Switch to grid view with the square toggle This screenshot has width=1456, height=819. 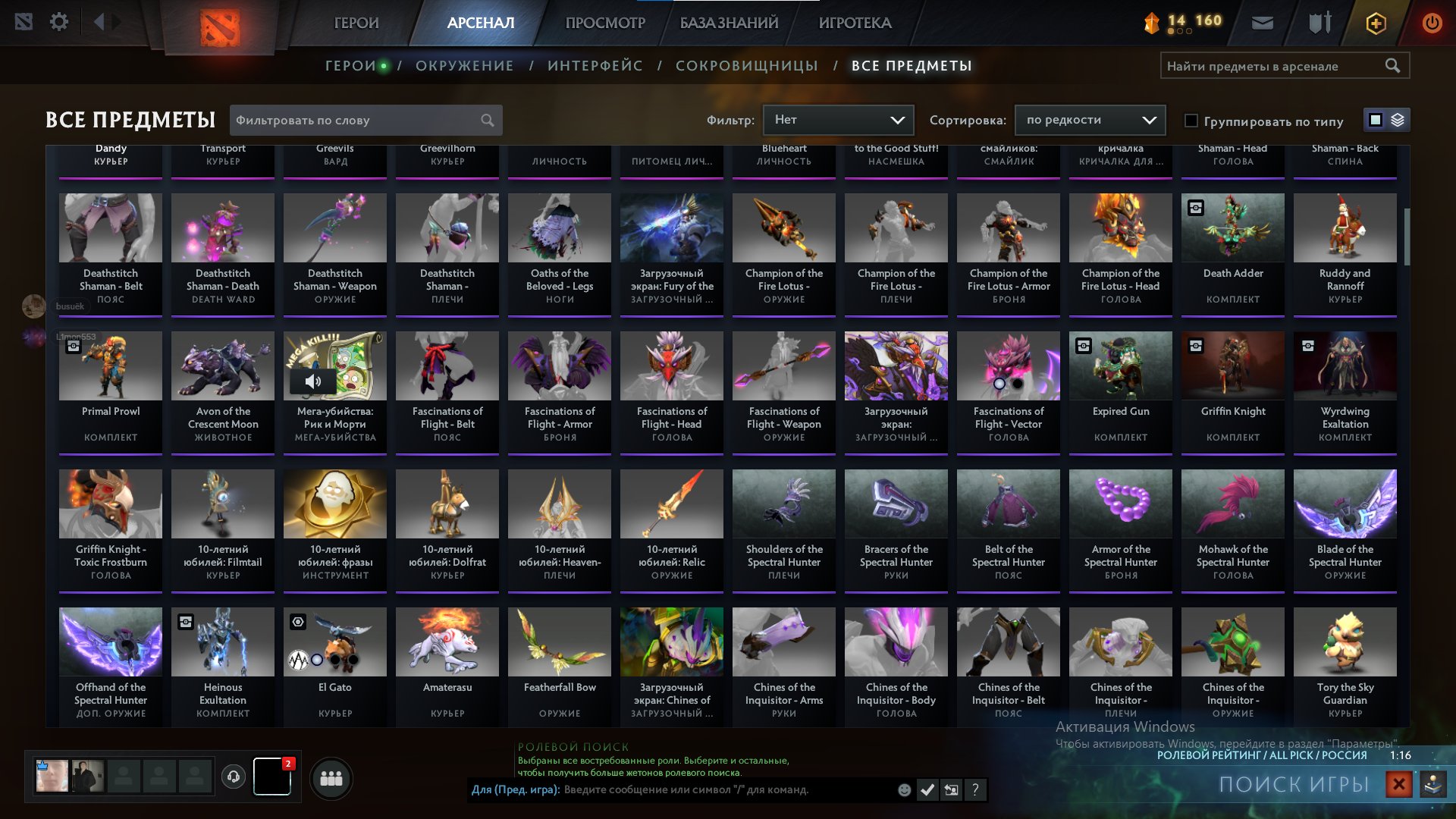(1374, 119)
